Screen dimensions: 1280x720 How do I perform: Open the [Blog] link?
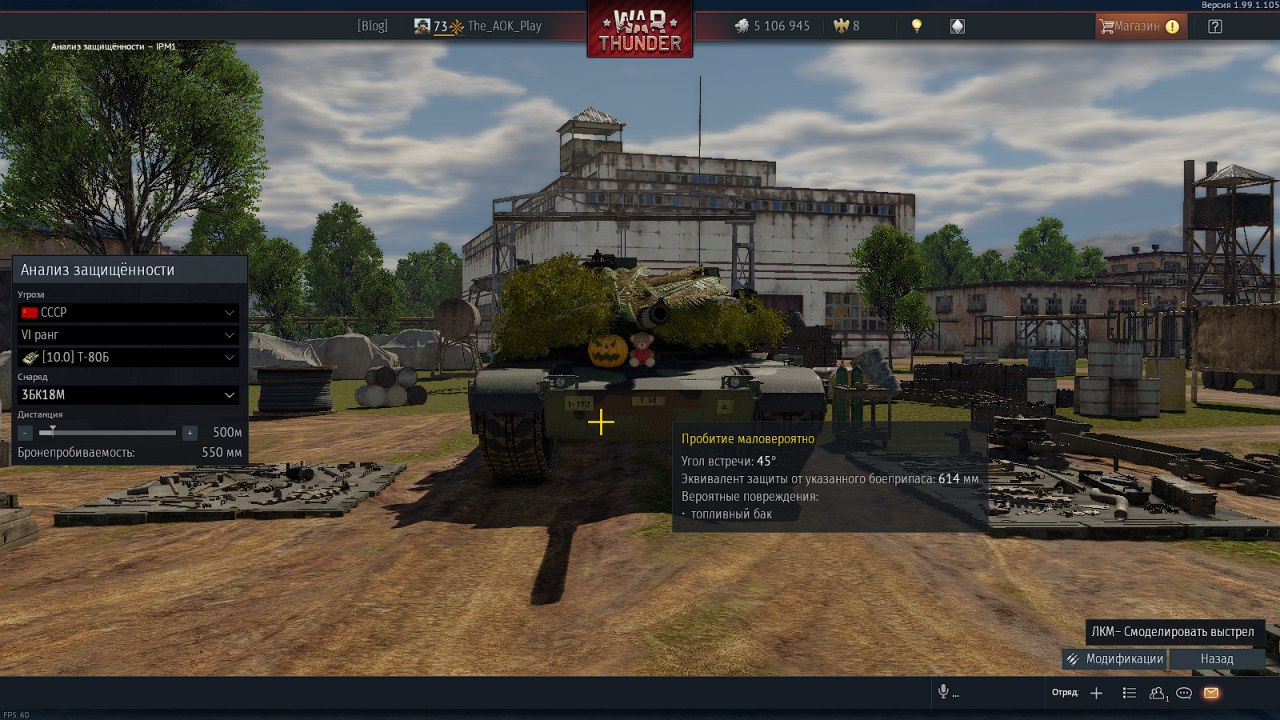pyautogui.click(x=372, y=26)
